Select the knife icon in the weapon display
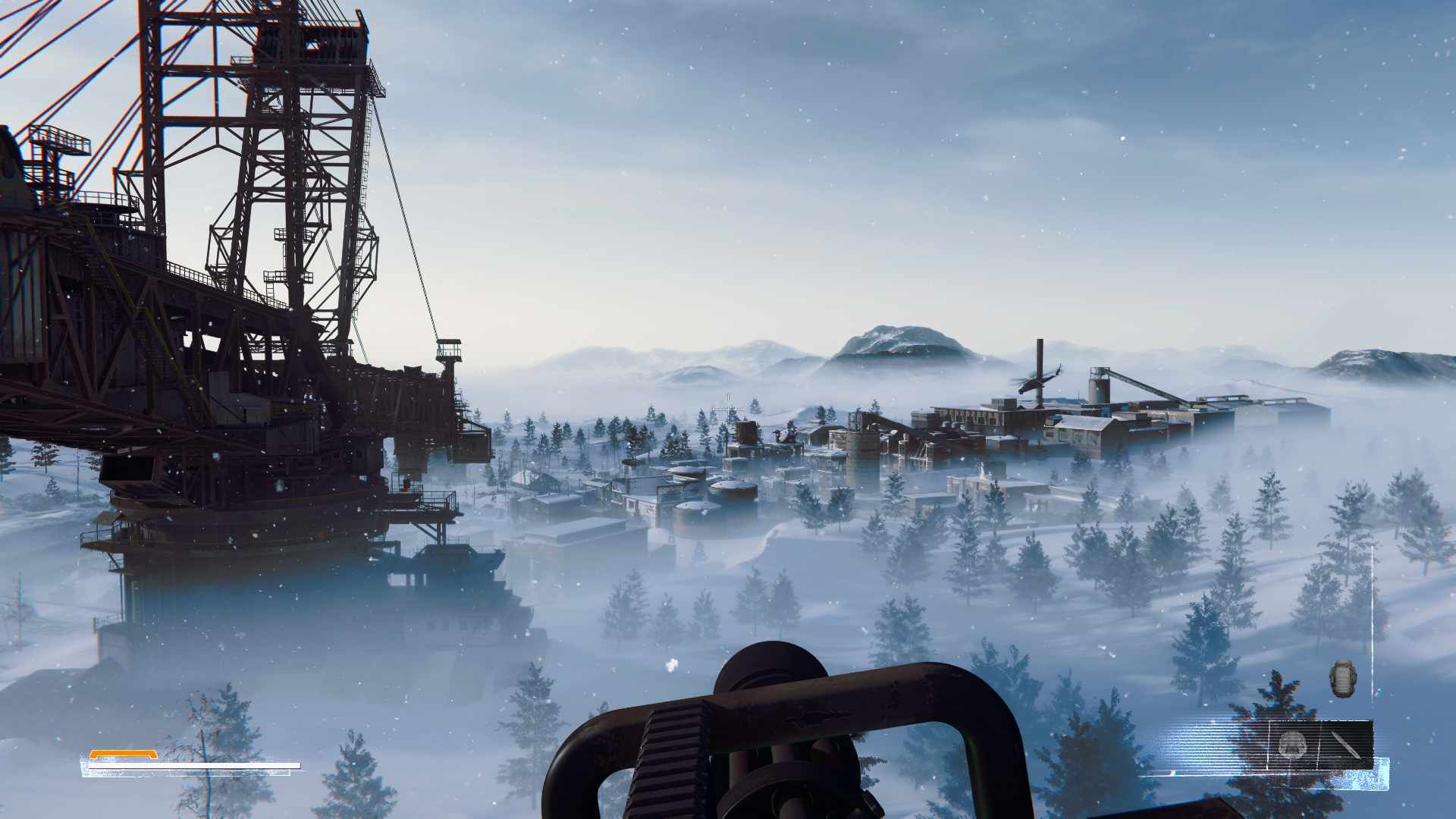 point(1345,745)
